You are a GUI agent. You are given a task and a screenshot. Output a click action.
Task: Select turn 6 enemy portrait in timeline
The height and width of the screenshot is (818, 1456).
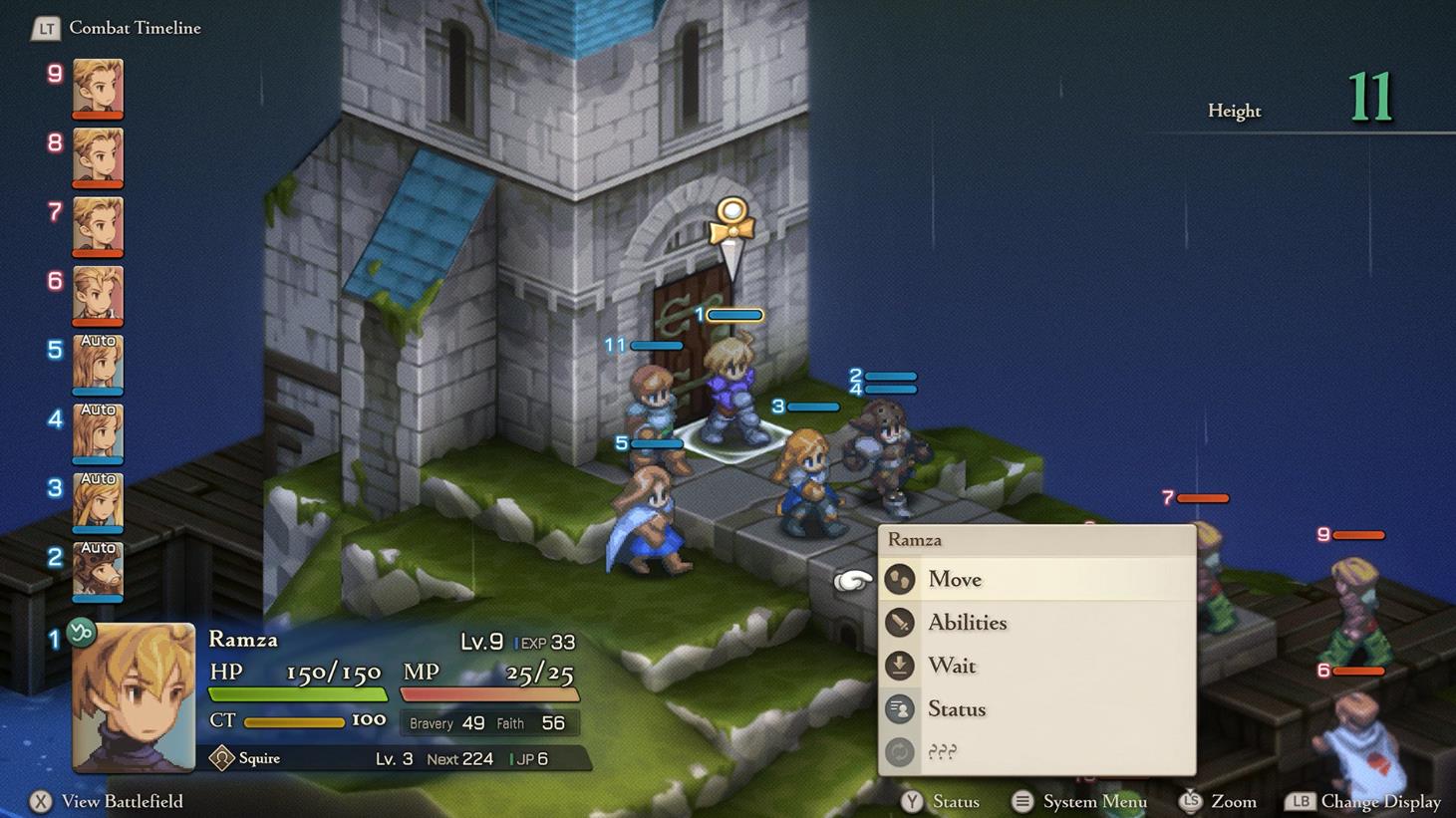pos(98,294)
